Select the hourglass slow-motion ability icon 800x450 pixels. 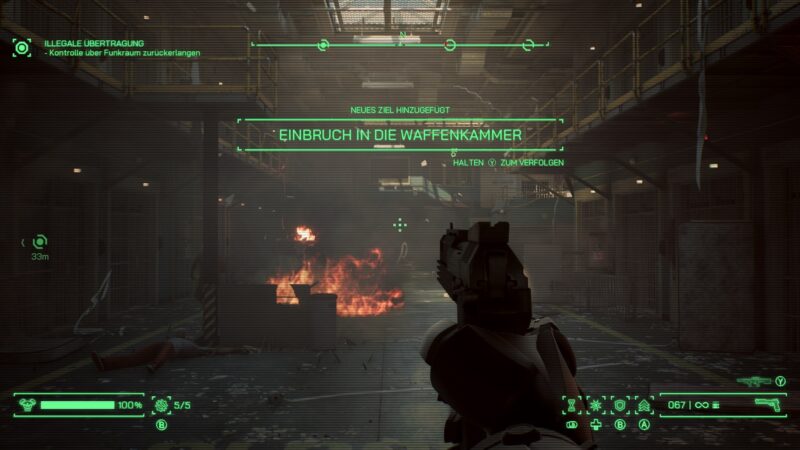[x=572, y=405]
